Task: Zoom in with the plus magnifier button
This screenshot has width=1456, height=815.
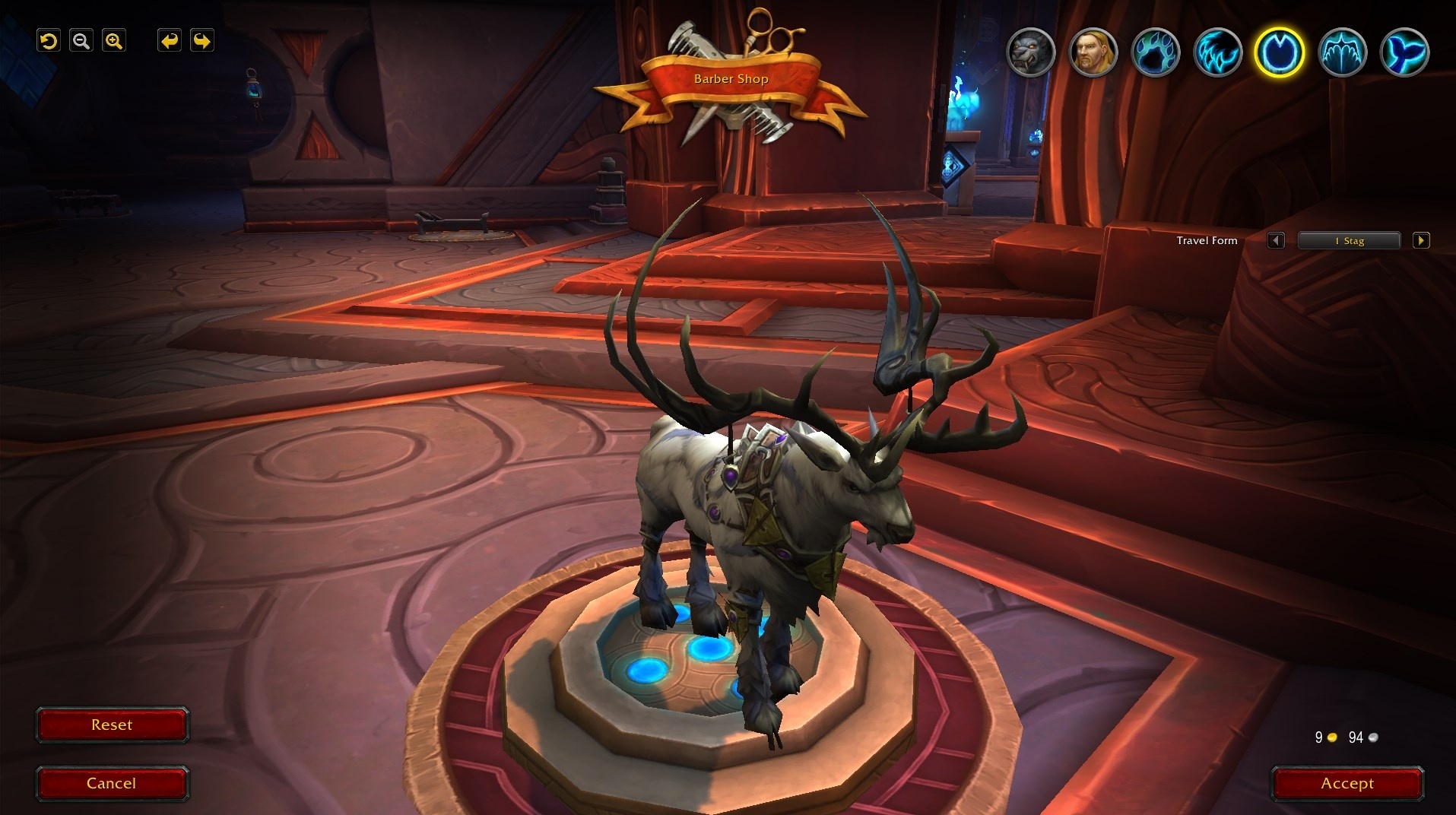Action: (114, 41)
